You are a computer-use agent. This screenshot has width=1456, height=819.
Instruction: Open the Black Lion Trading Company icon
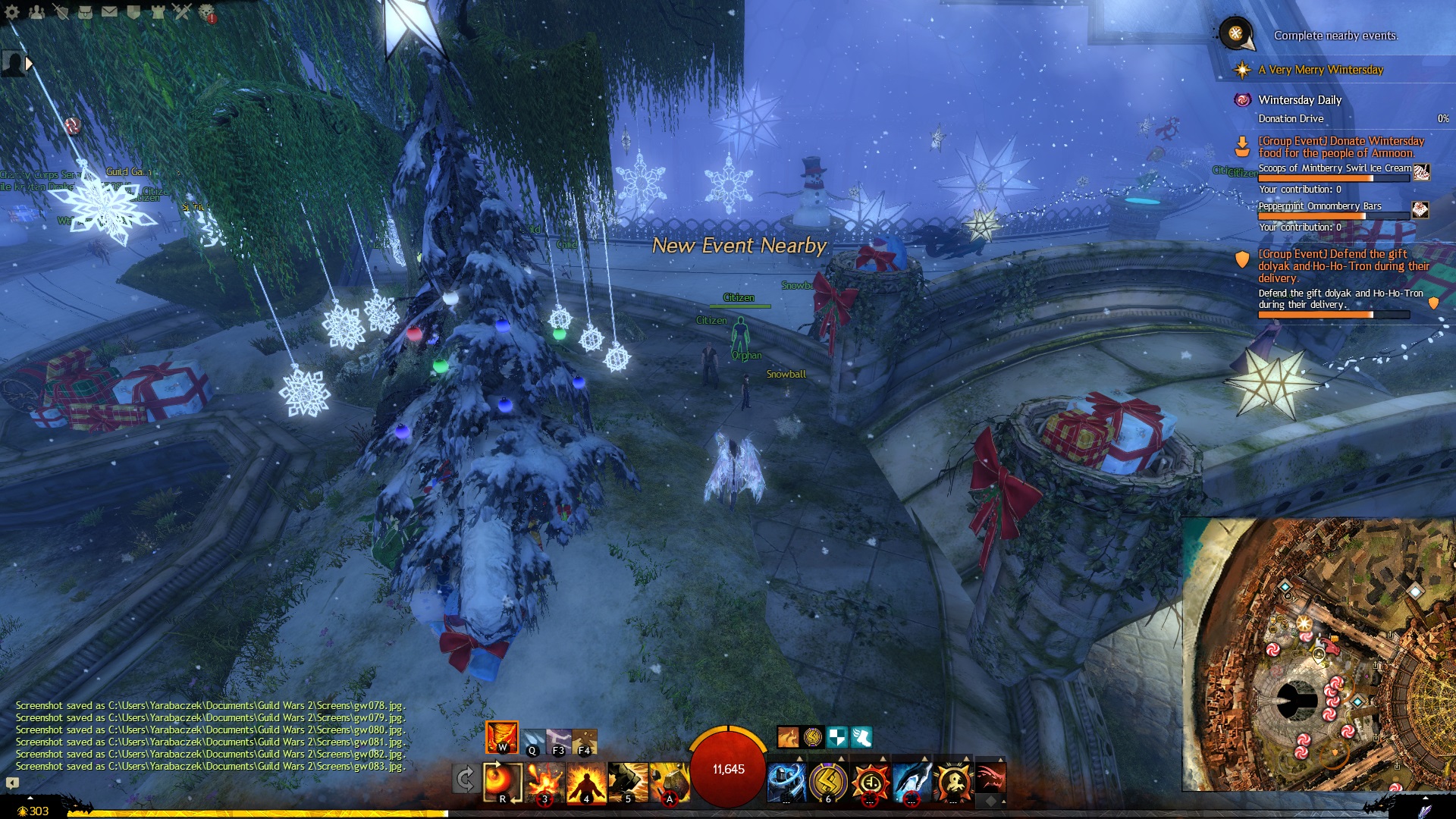[206, 12]
